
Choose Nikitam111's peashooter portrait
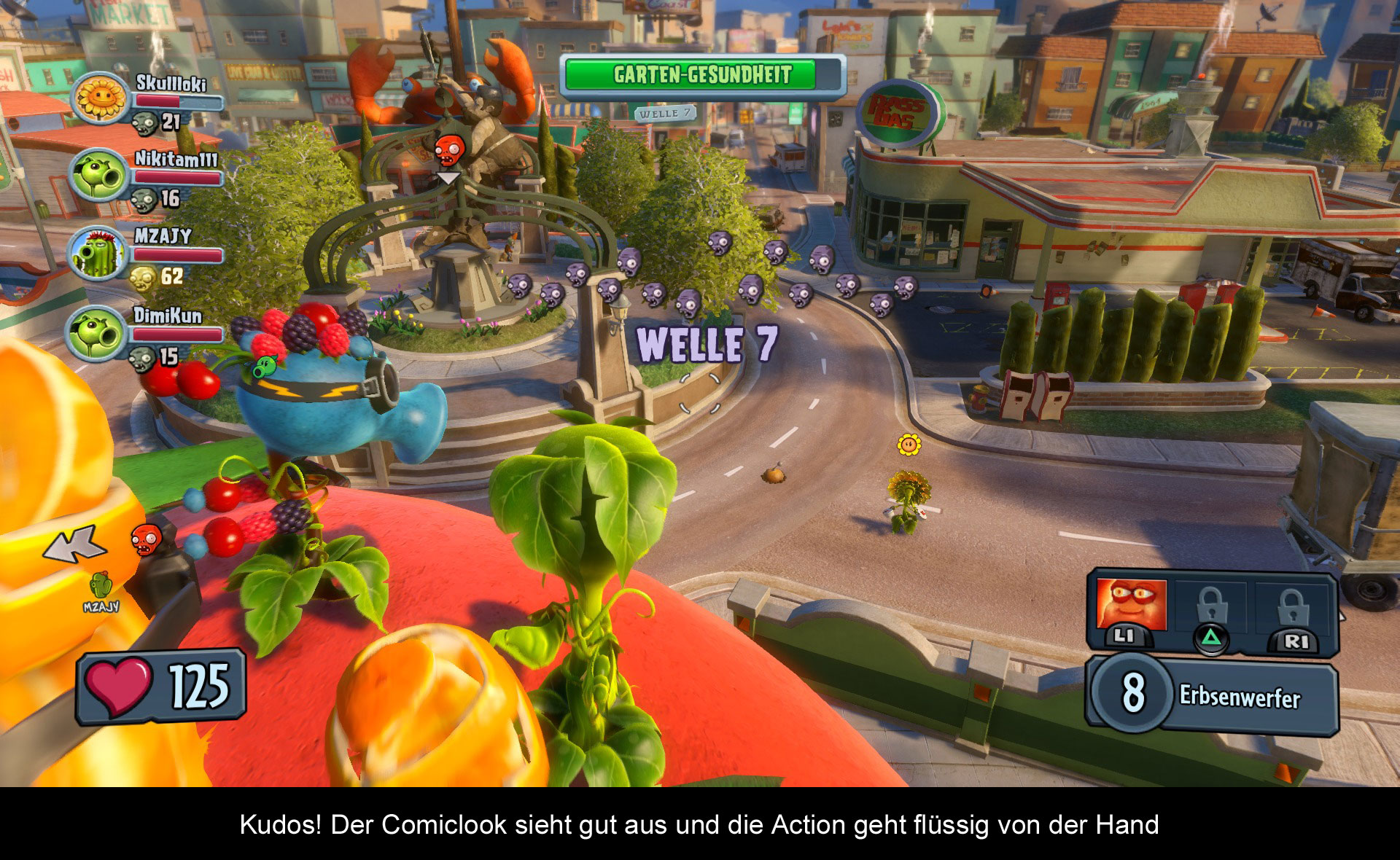[x=98, y=176]
